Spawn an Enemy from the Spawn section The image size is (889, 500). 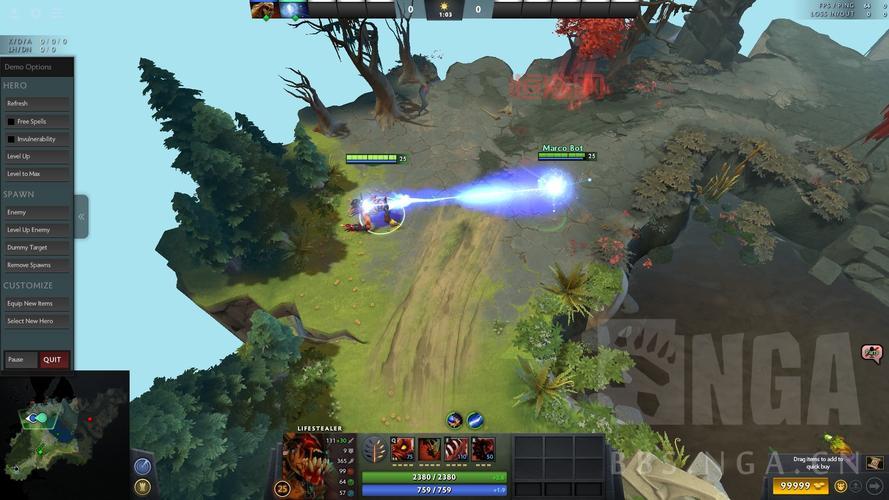point(37,212)
